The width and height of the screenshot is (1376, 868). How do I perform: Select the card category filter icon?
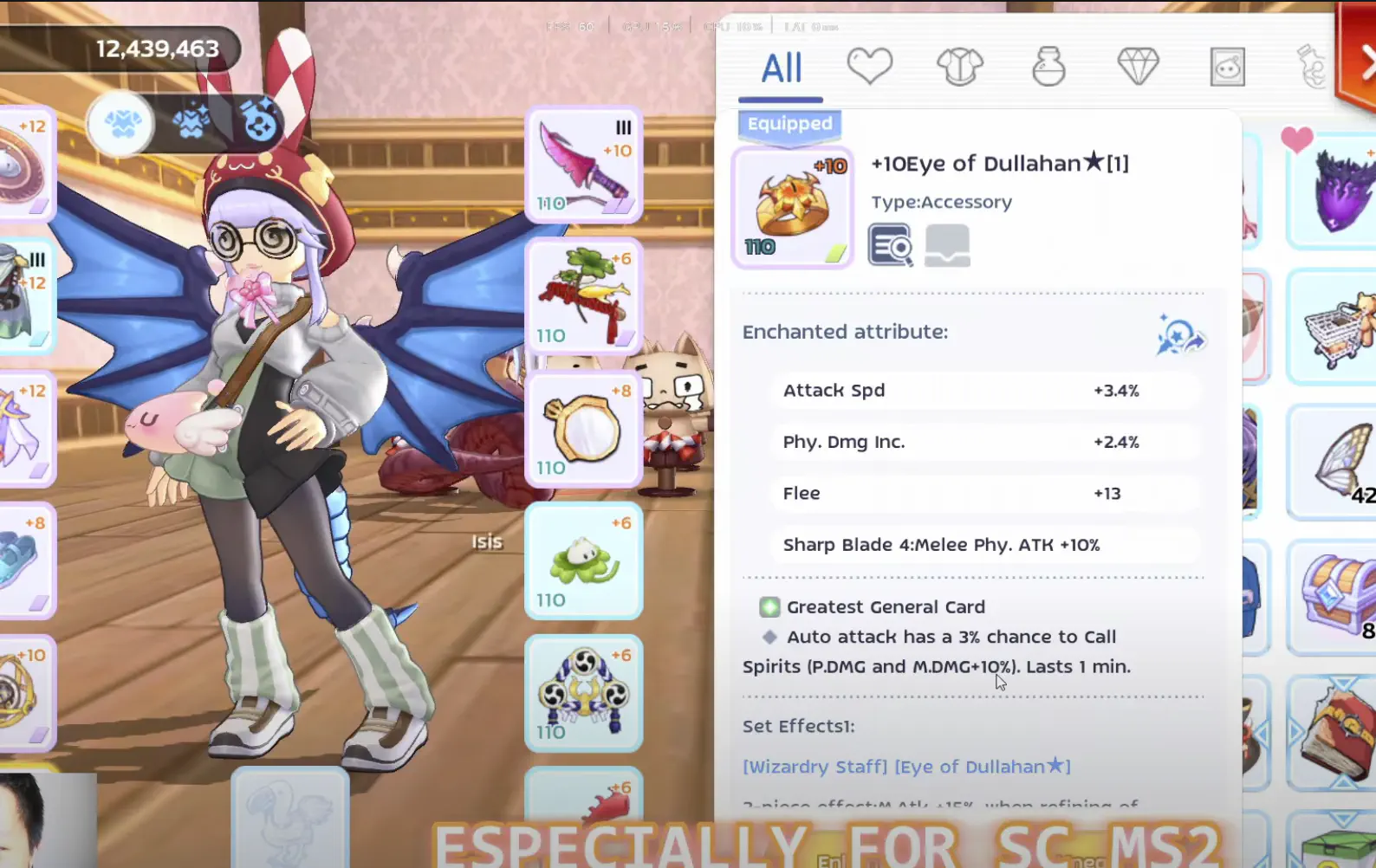coord(1226,65)
